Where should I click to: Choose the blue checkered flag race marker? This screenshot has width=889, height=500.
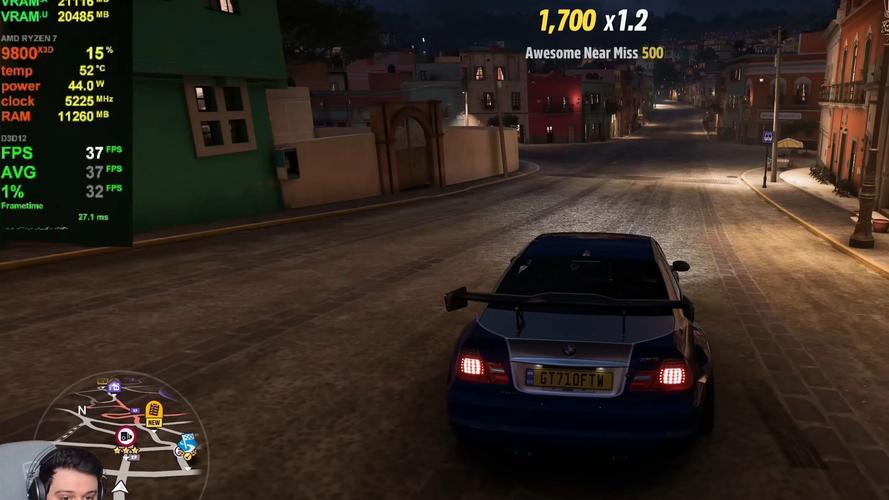(x=187, y=443)
